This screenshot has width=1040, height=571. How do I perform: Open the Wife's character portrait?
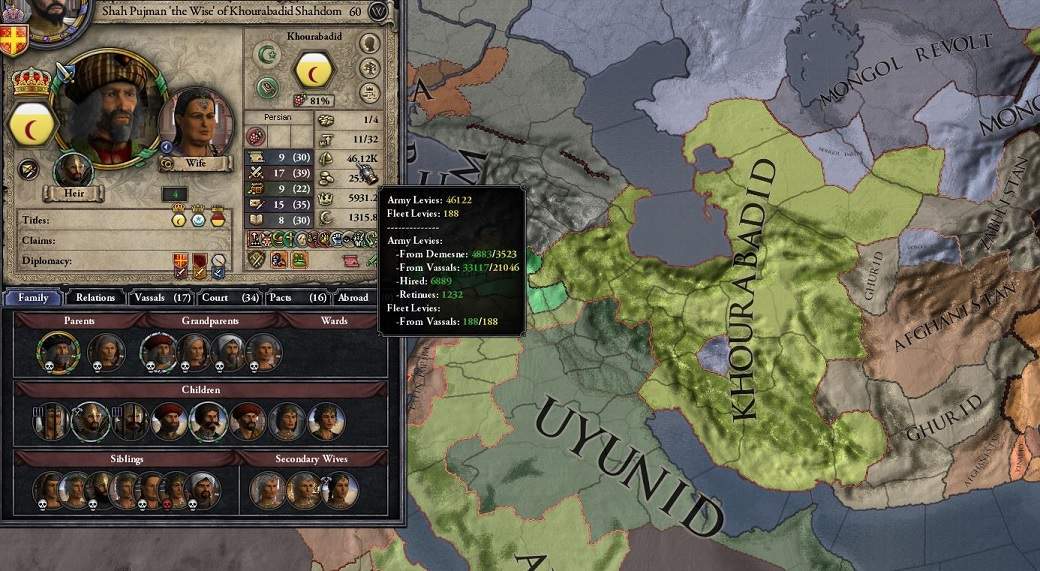coord(195,123)
